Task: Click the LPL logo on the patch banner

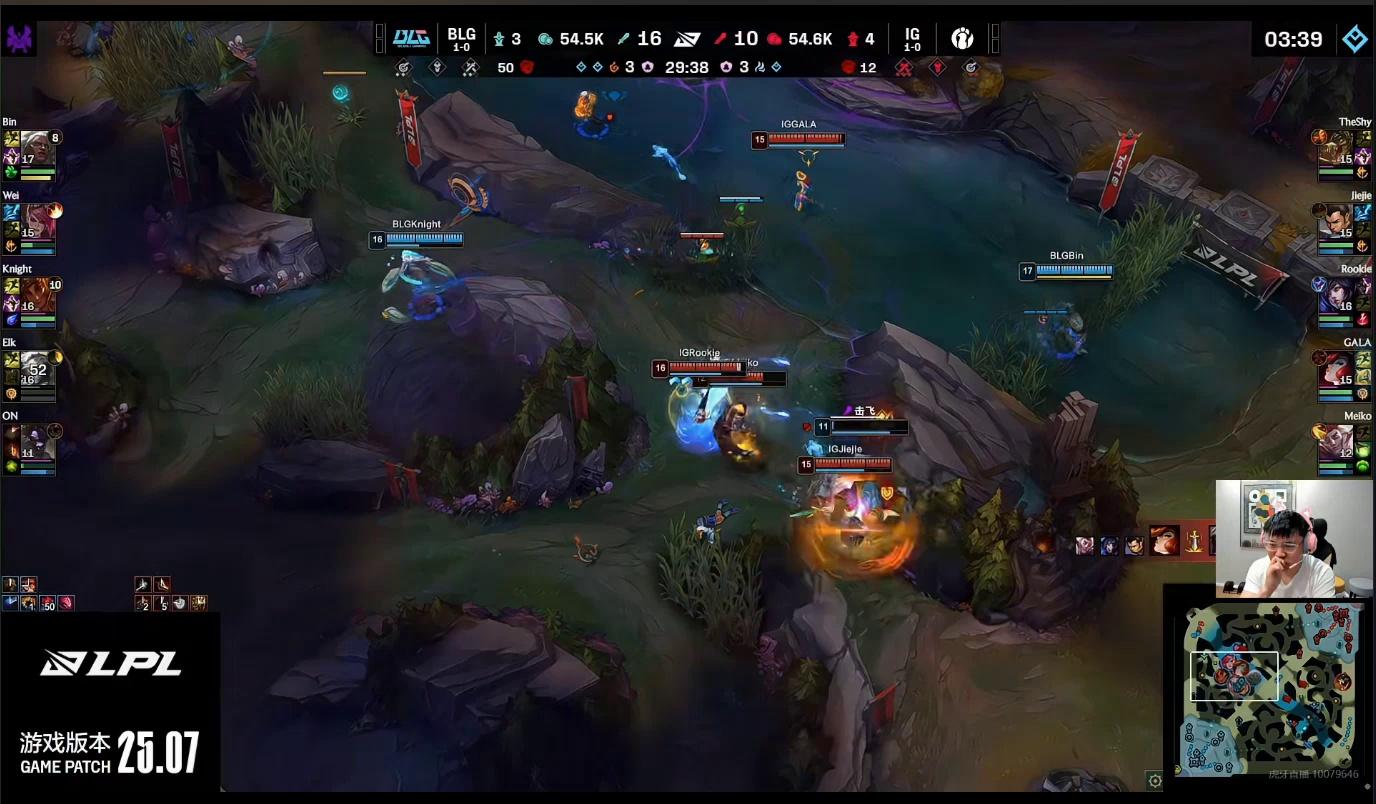Action: click(x=110, y=663)
